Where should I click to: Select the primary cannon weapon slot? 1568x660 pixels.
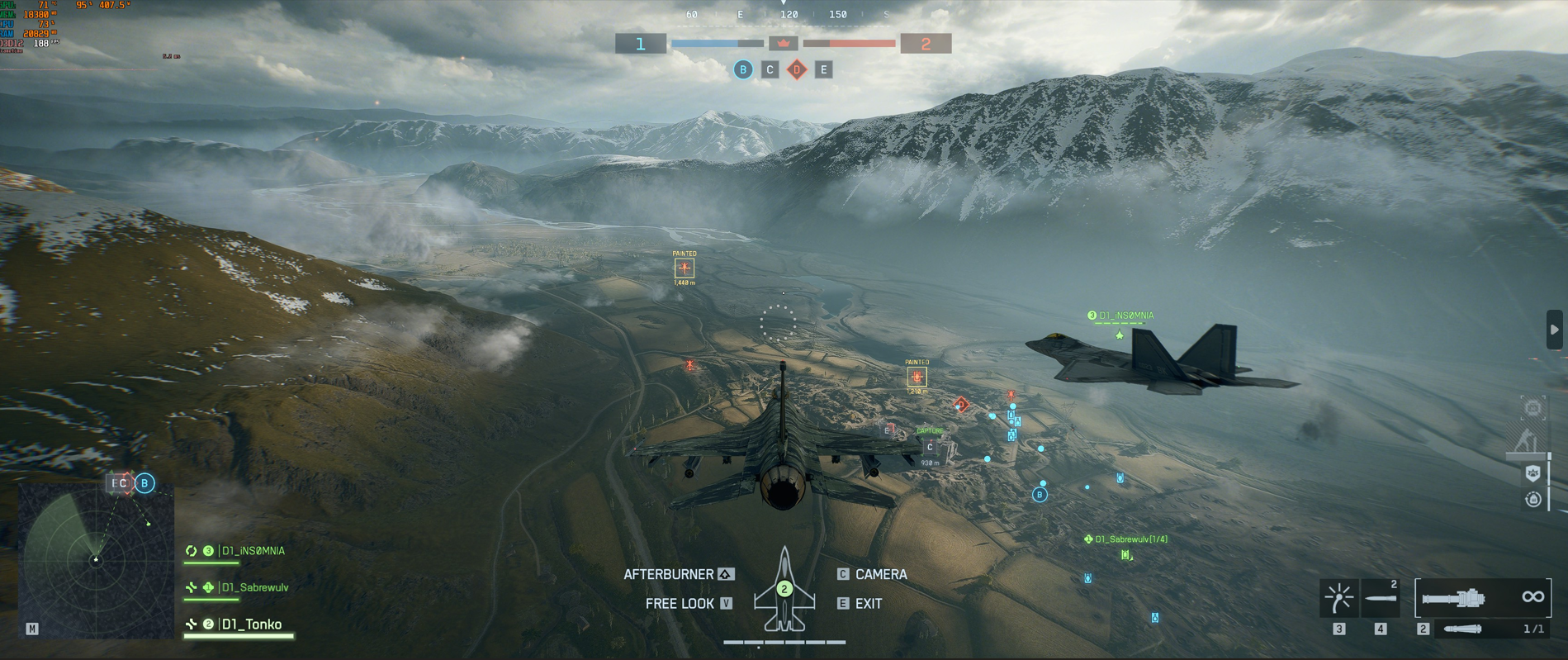click(1482, 597)
